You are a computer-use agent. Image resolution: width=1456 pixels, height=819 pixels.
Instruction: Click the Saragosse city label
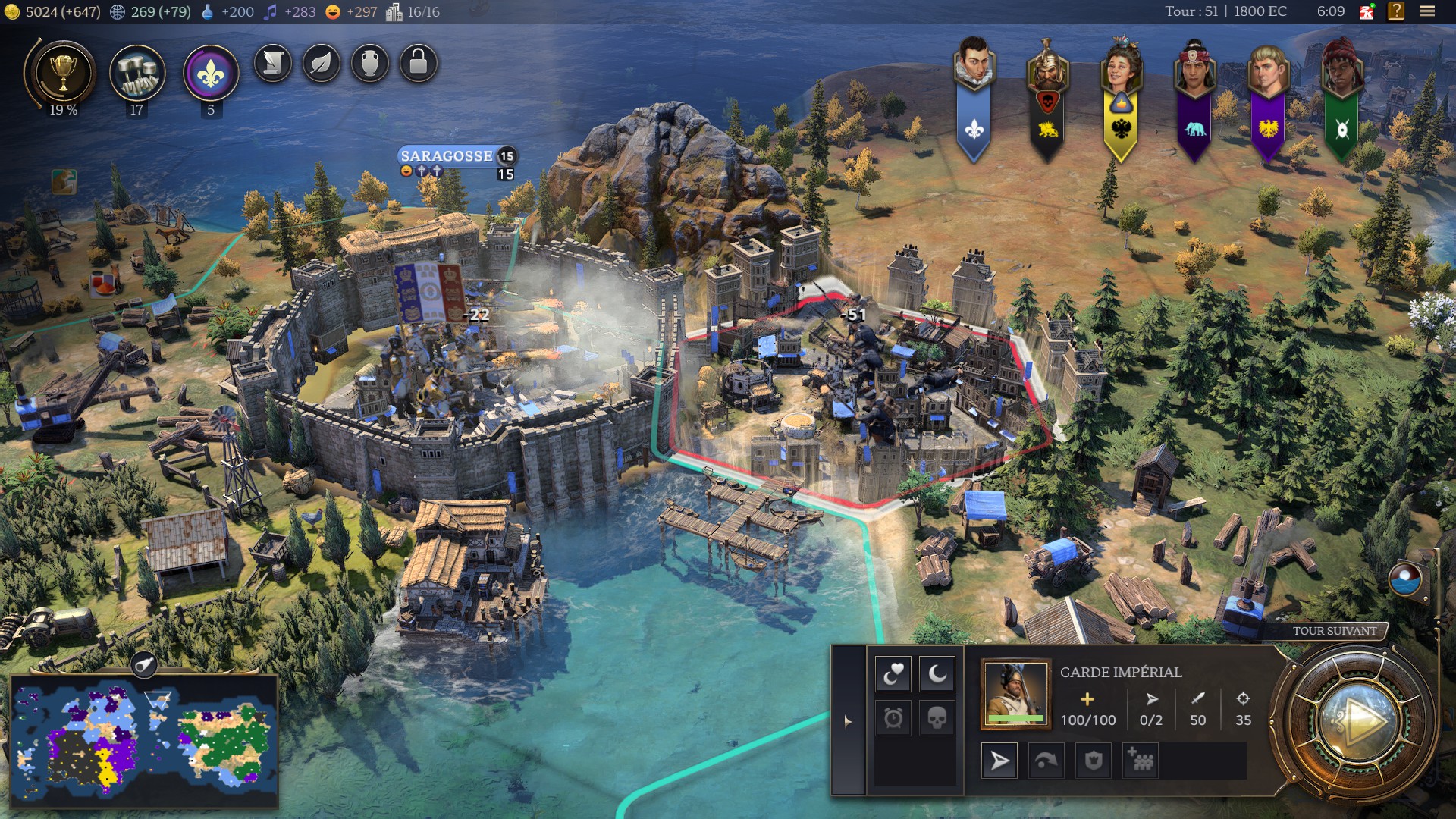pyautogui.click(x=447, y=156)
